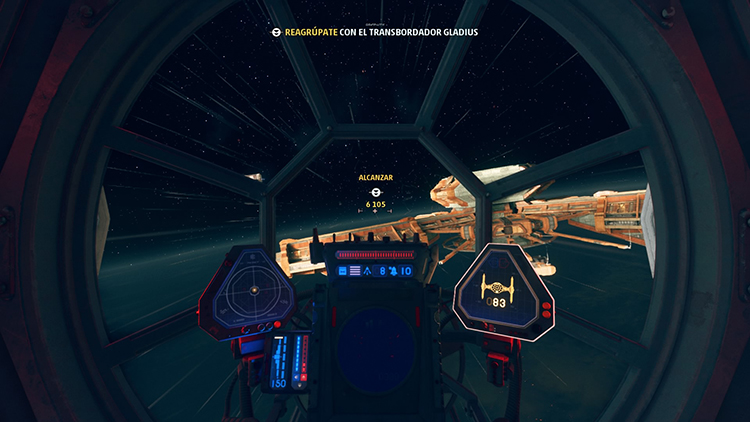Click the striped lines icon on console
Viewport: 750px width, 422px height.
coord(354,271)
